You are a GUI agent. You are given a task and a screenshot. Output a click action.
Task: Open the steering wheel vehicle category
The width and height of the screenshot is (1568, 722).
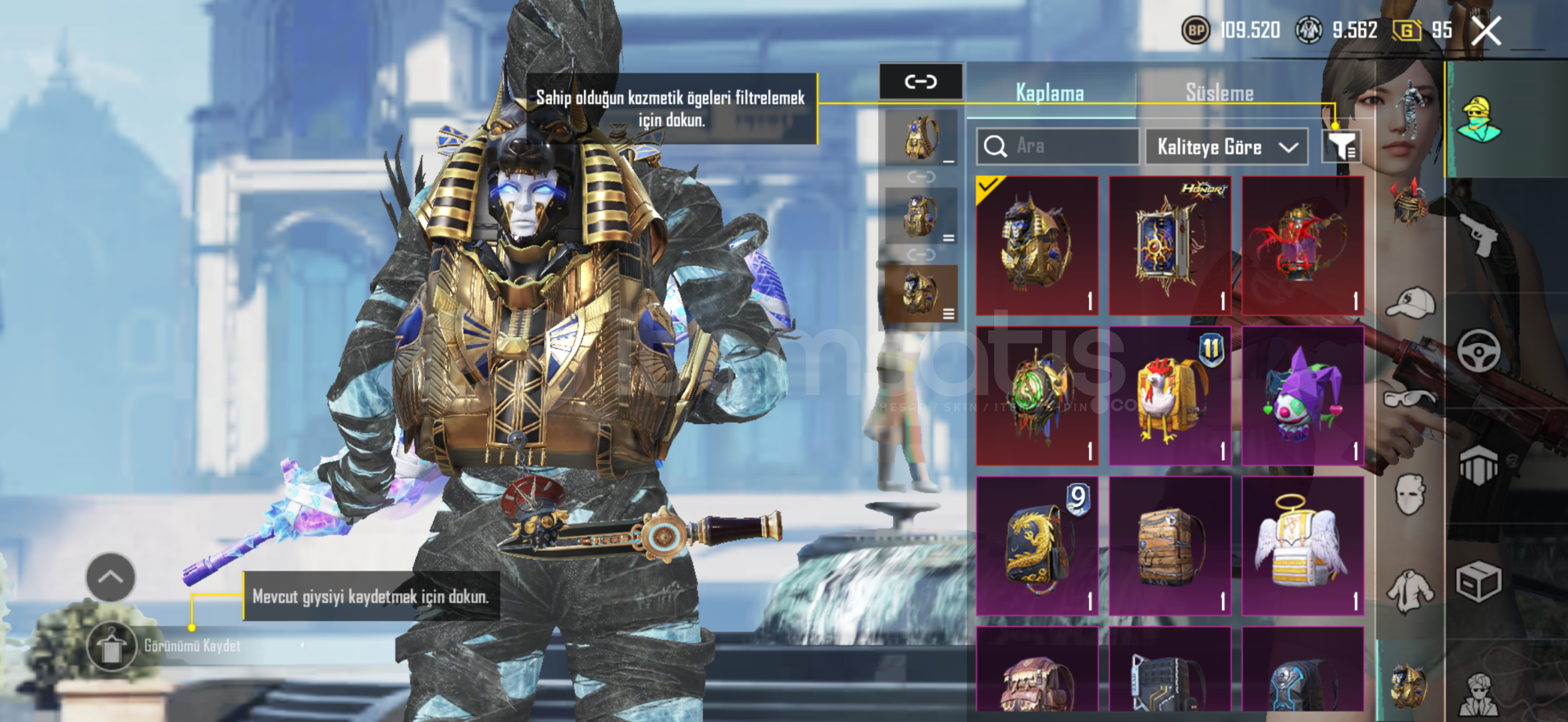coord(1478,351)
